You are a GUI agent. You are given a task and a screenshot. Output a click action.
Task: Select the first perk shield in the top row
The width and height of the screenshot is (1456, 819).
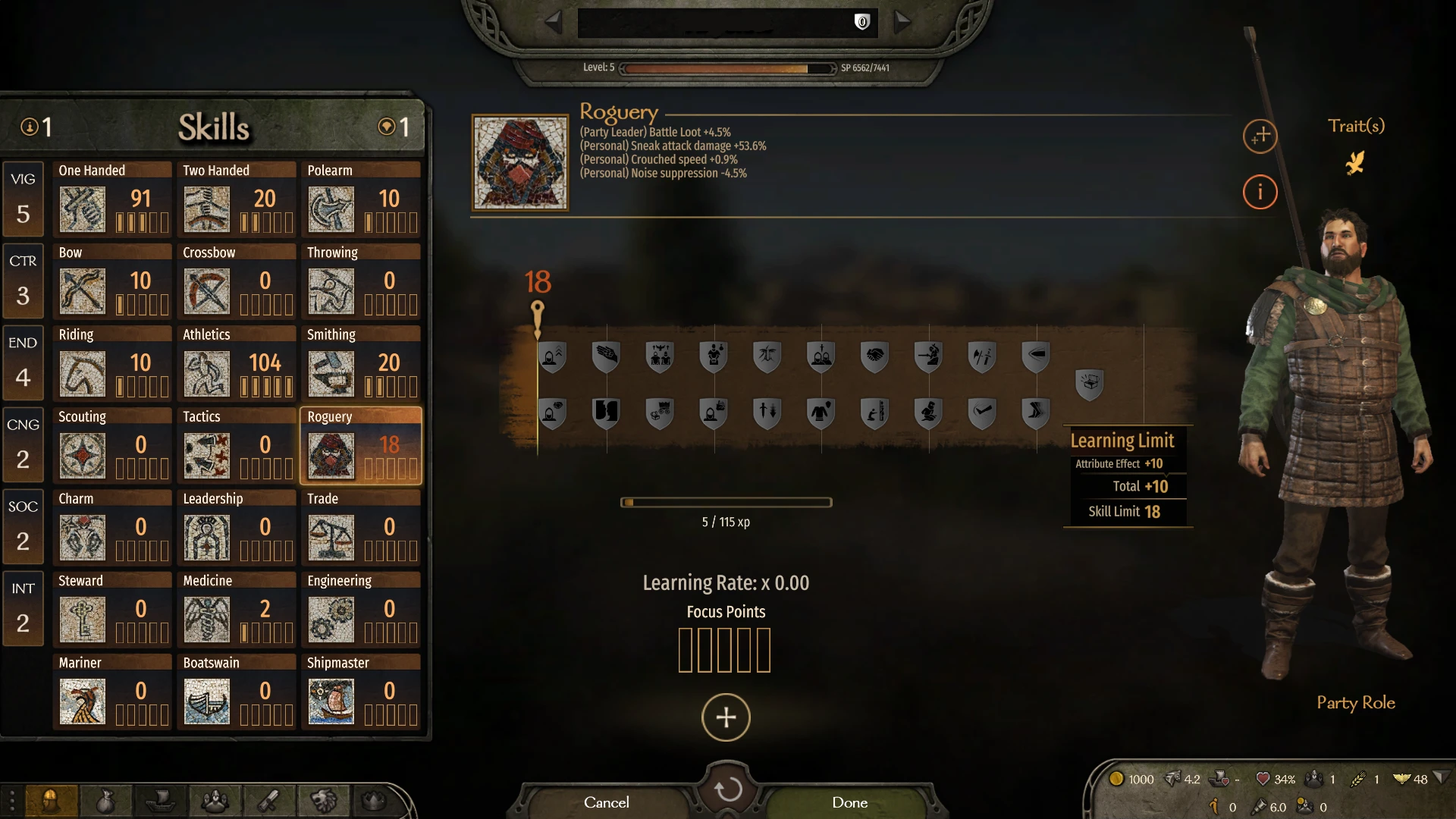(x=552, y=356)
